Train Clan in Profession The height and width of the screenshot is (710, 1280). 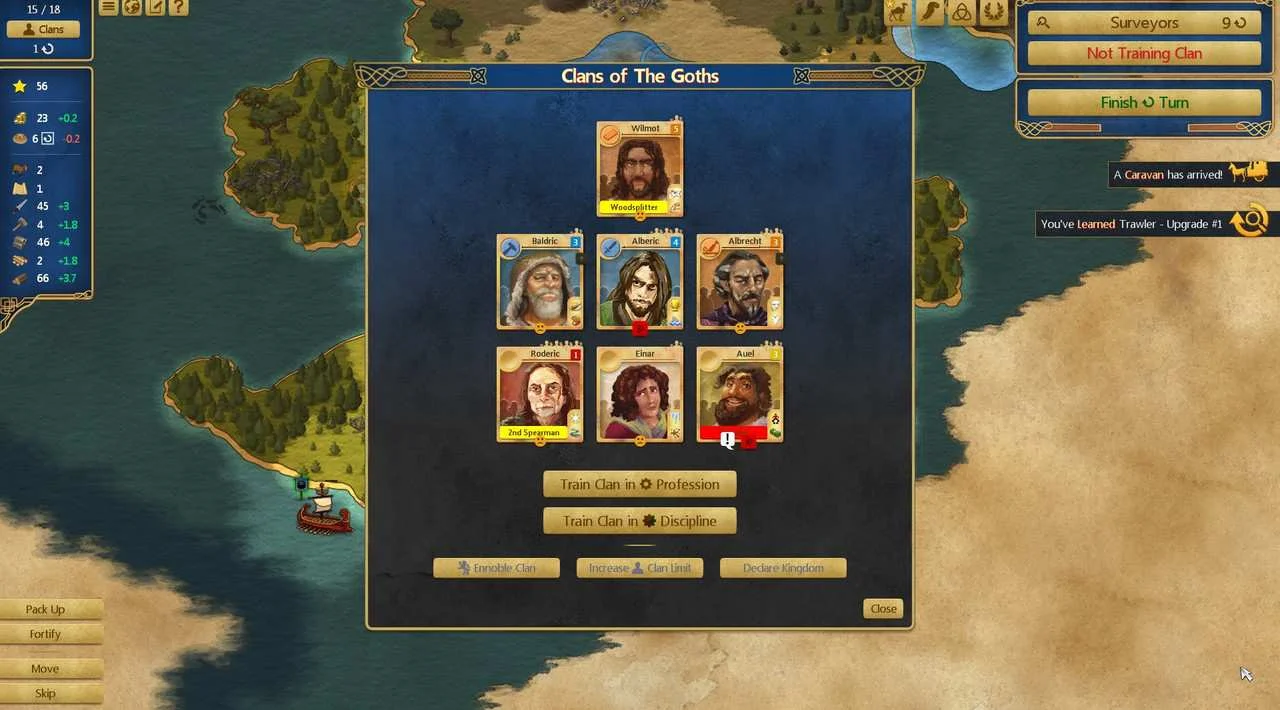[640, 484]
